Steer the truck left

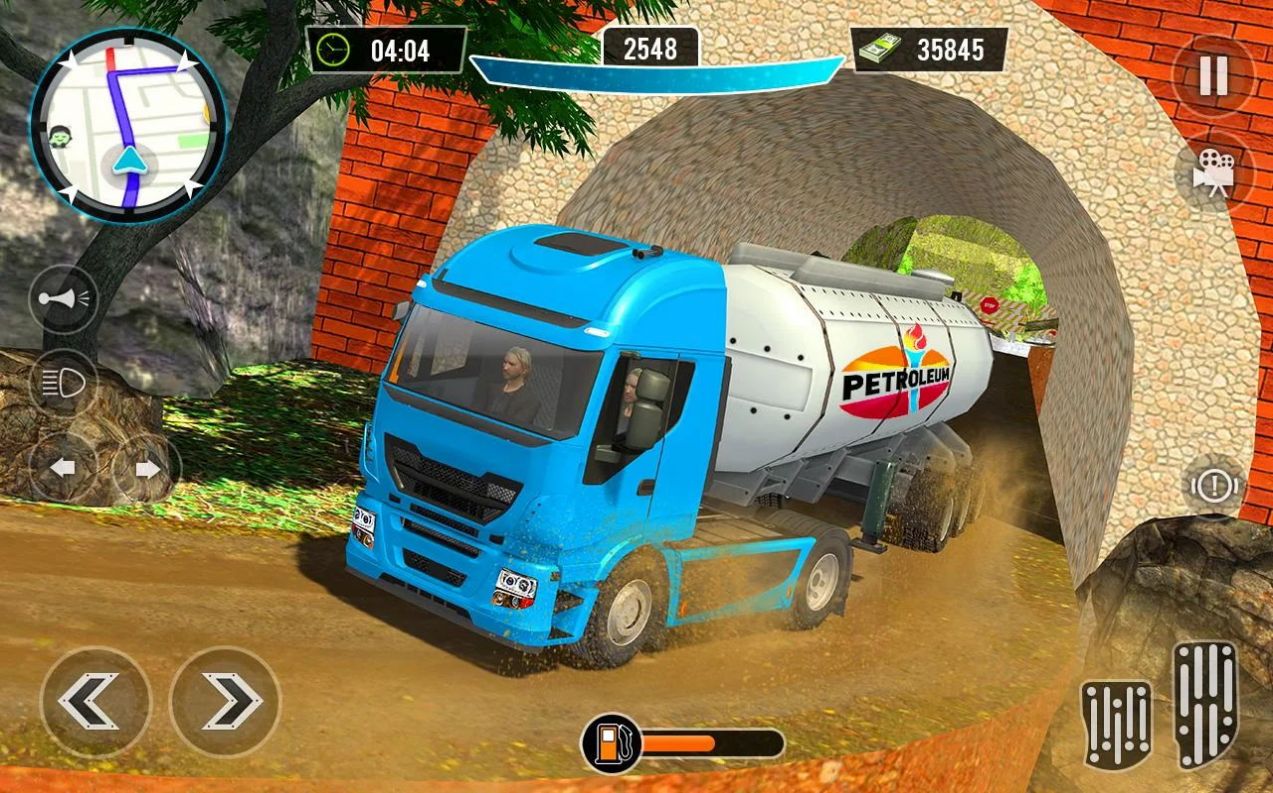[95, 701]
